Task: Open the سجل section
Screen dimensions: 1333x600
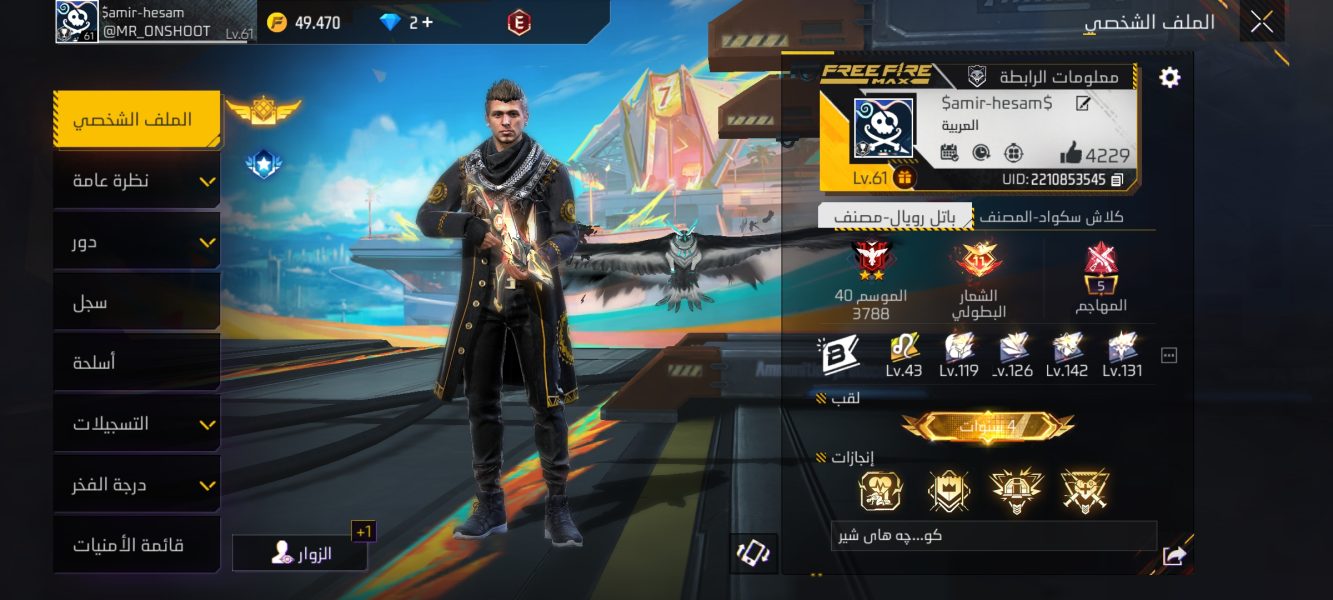Action: tap(136, 302)
